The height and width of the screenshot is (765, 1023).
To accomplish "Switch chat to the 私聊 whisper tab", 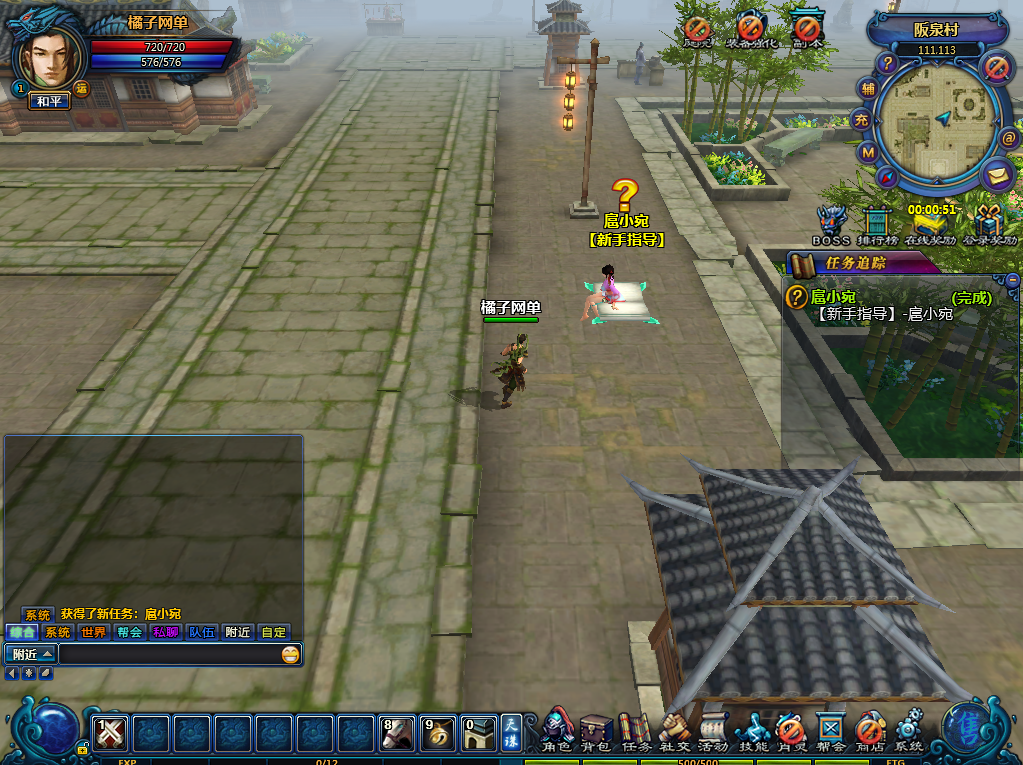I will pos(165,632).
